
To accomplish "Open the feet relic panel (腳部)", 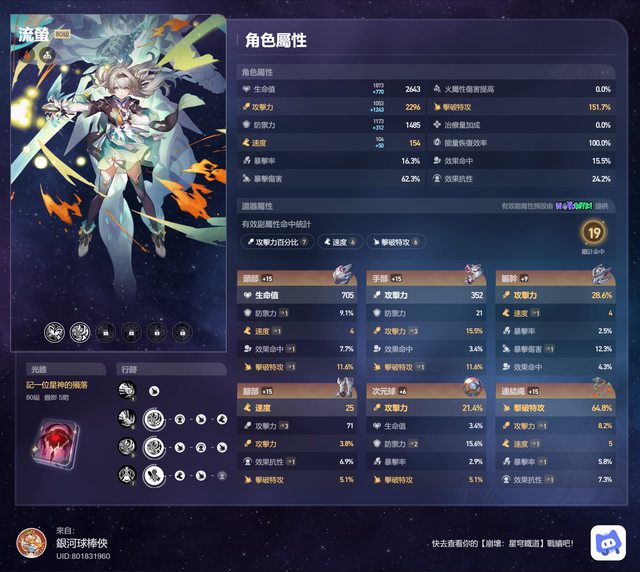I will [297, 391].
